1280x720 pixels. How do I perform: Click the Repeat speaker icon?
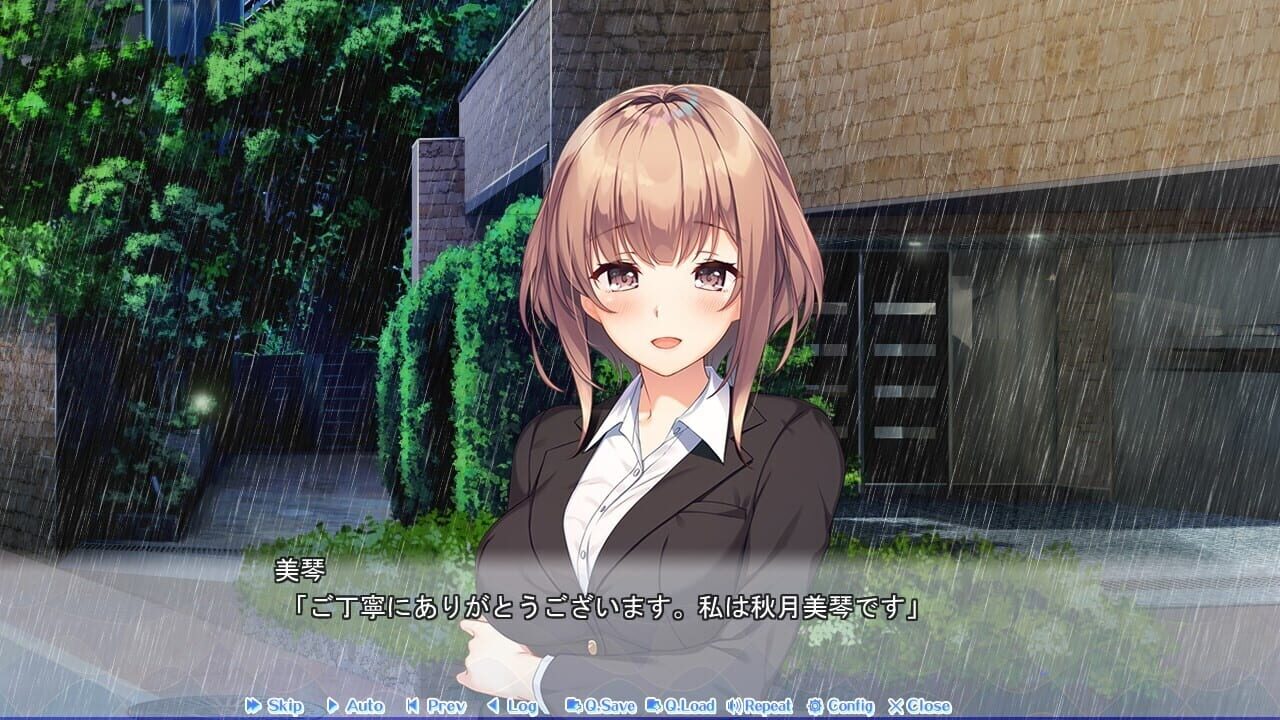click(732, 706)
